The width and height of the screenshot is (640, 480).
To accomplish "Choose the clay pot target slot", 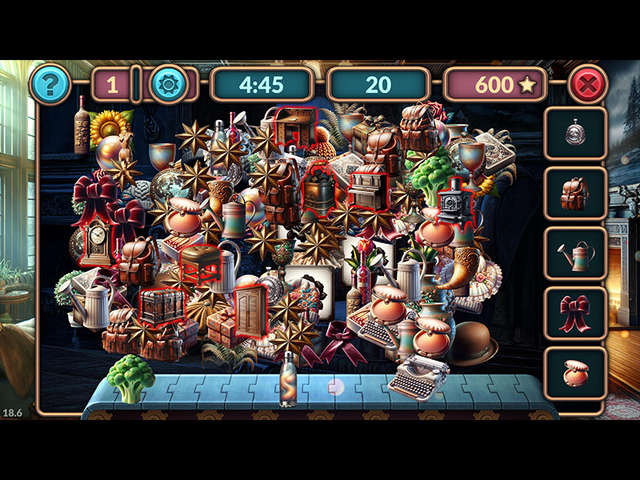I will (575, 373).
